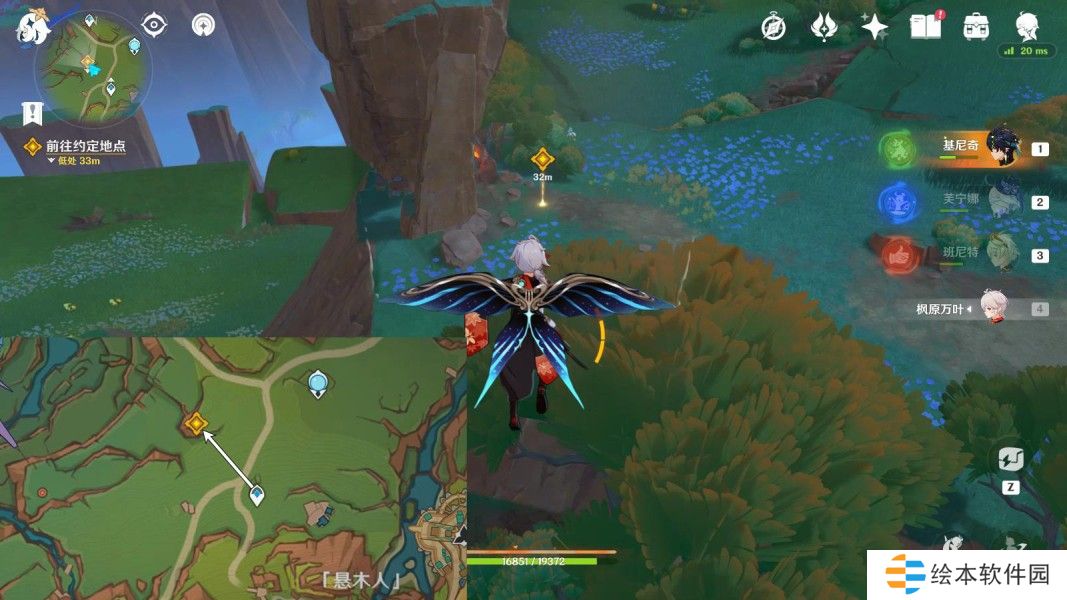Open the winged emblem icon in the top bar
Viewport: 1067px width, 600px height.
[823, 27]
